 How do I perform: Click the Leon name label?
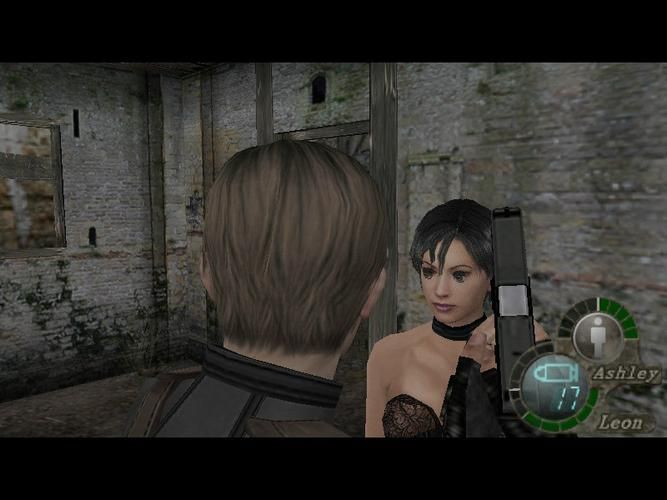(x=620, y=423)
